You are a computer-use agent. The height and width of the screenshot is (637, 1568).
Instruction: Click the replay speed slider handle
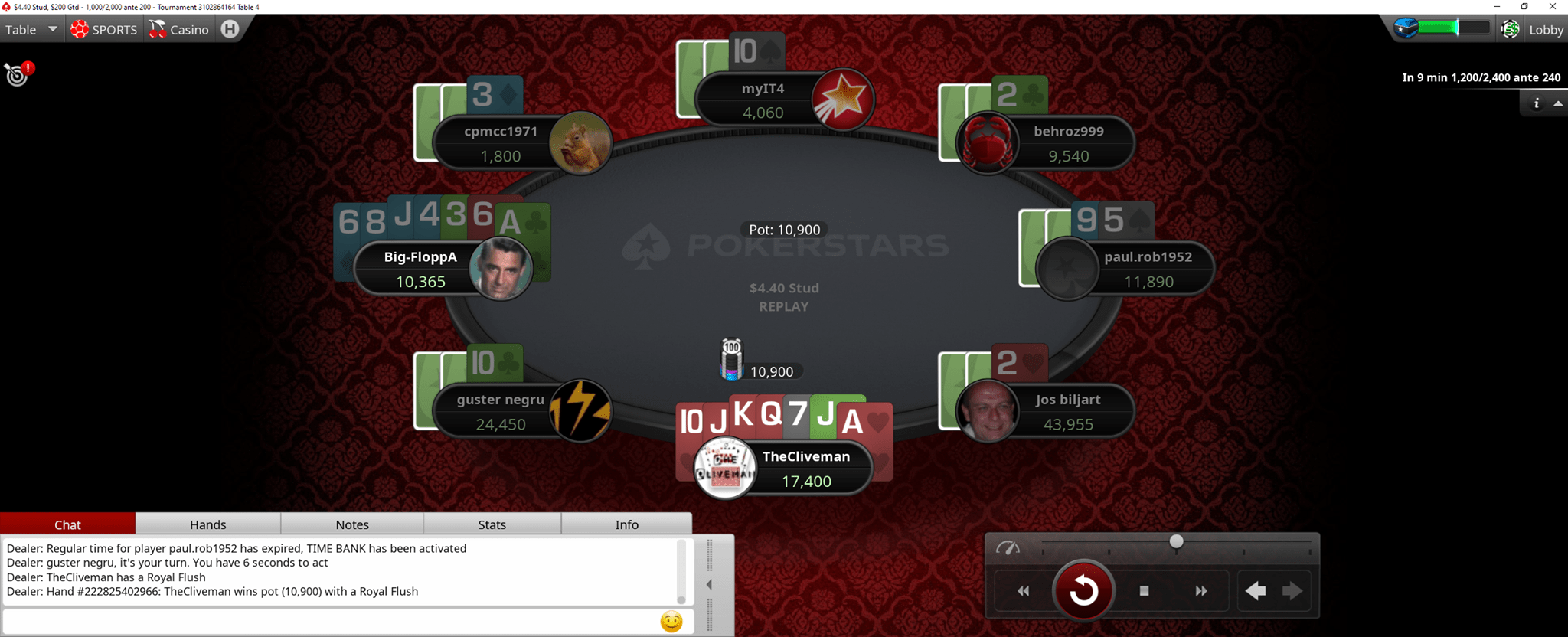point(1176,541)
